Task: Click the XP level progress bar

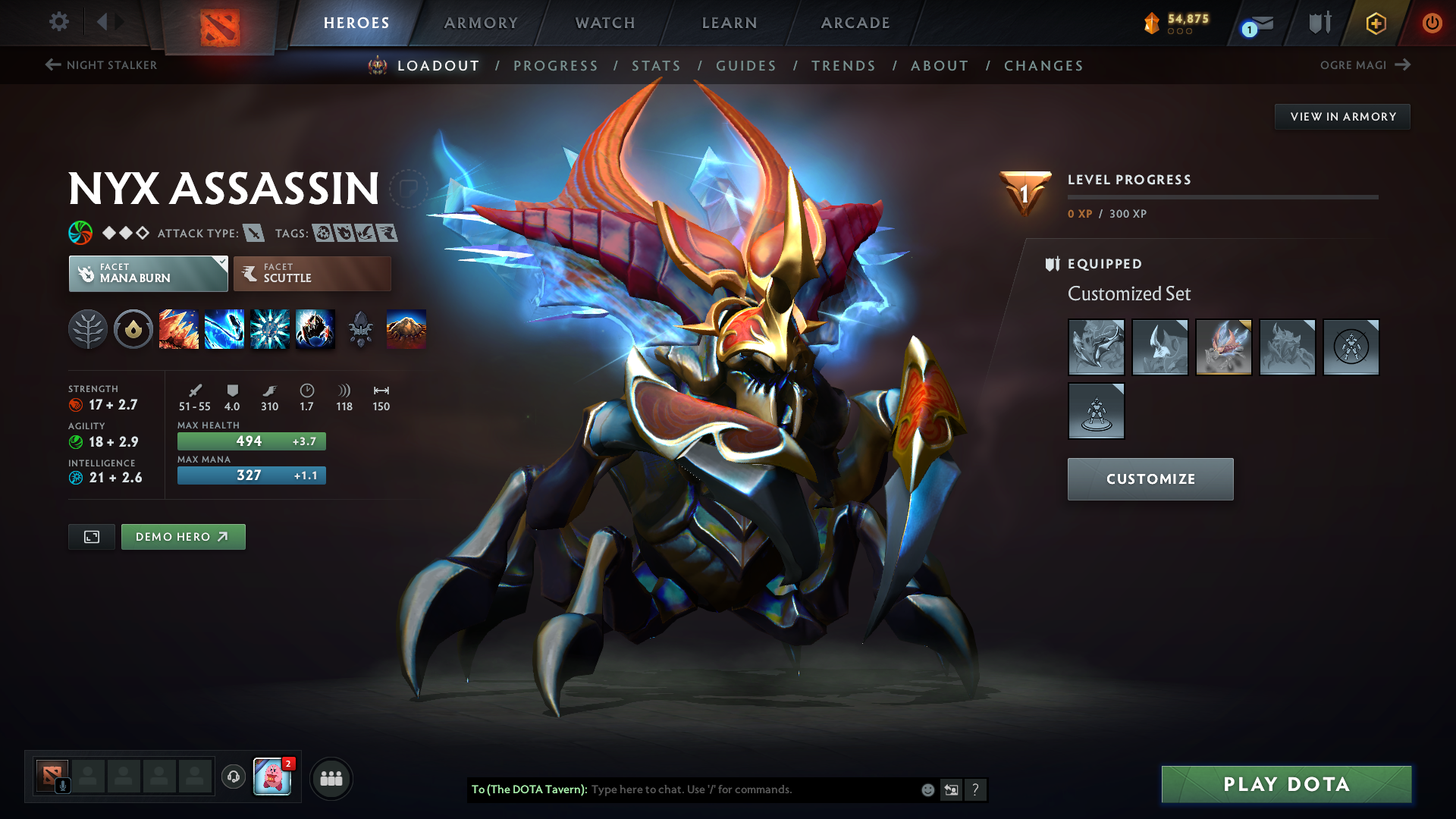Action: pyautogui.click(x=1222, y=196)
